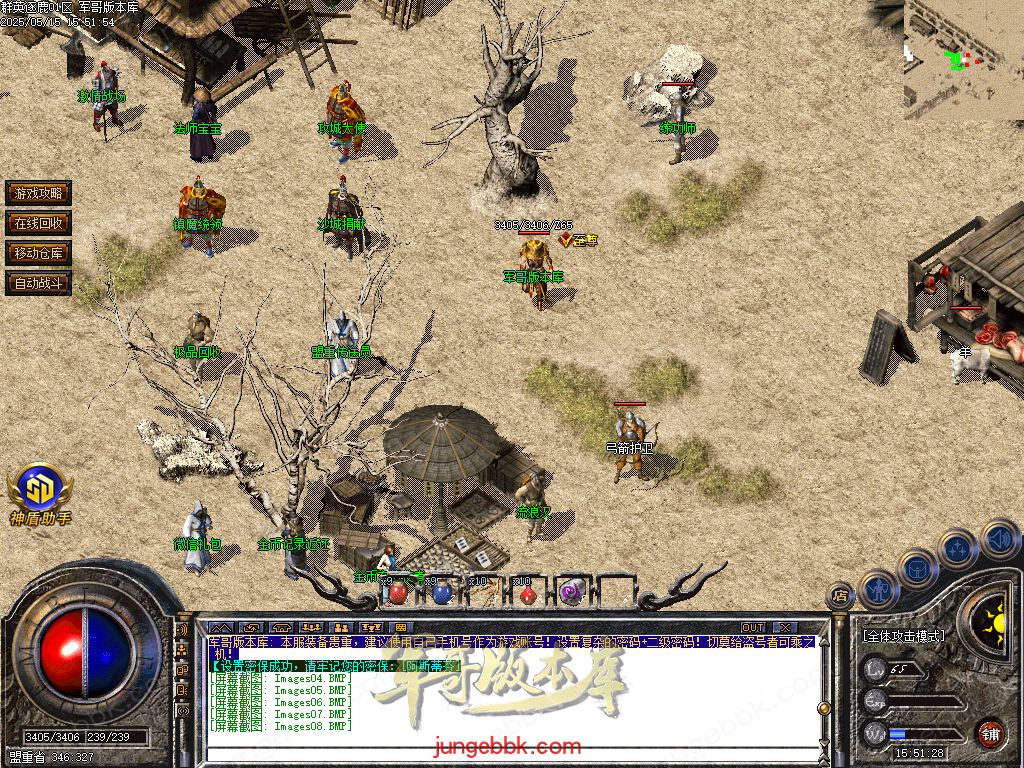Click the 在线回收 online recycle button

[x=38, y=223]
